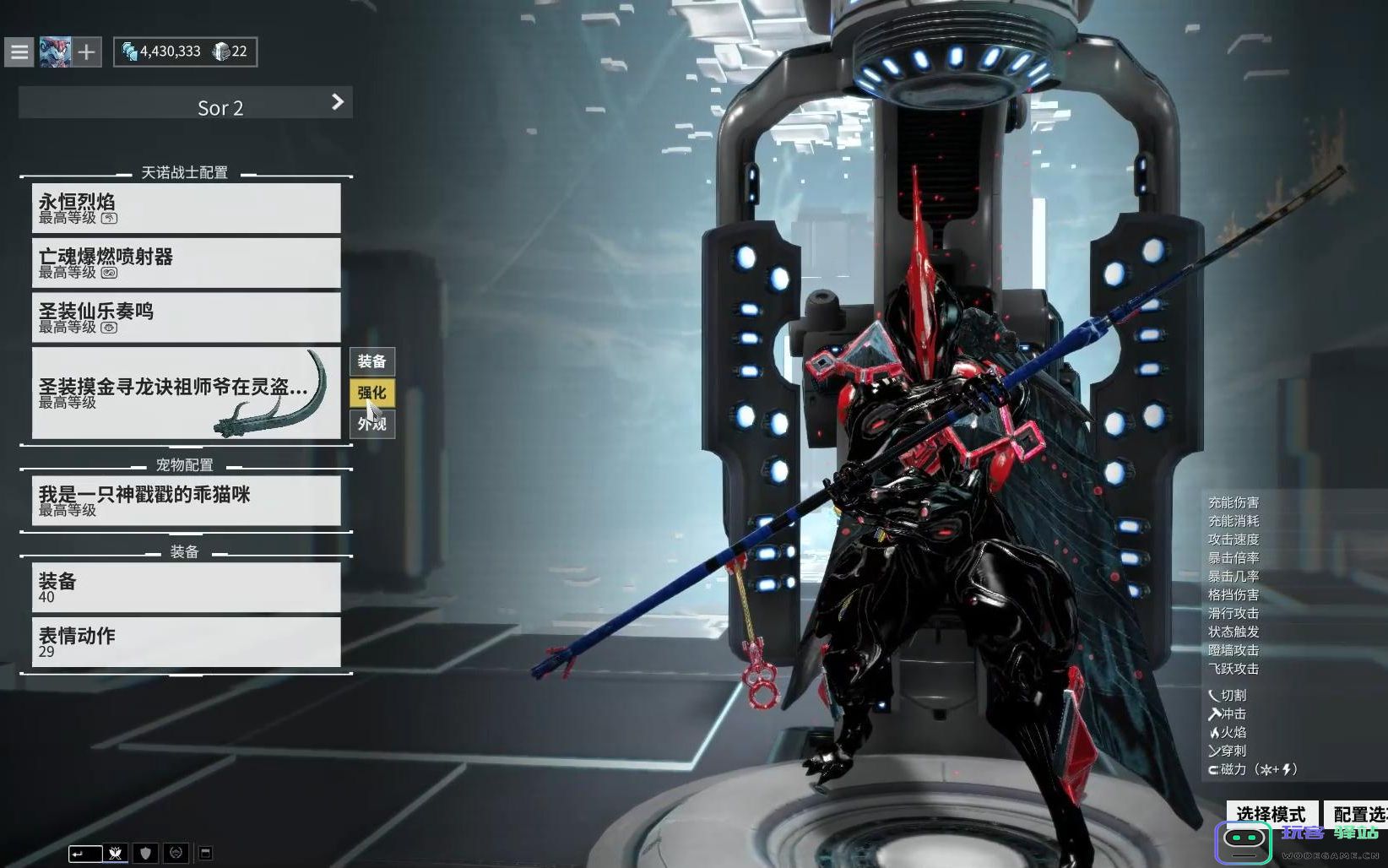Open the 表情动作 emotes row
Screen dimensions: 1388x868
(186, 643)
